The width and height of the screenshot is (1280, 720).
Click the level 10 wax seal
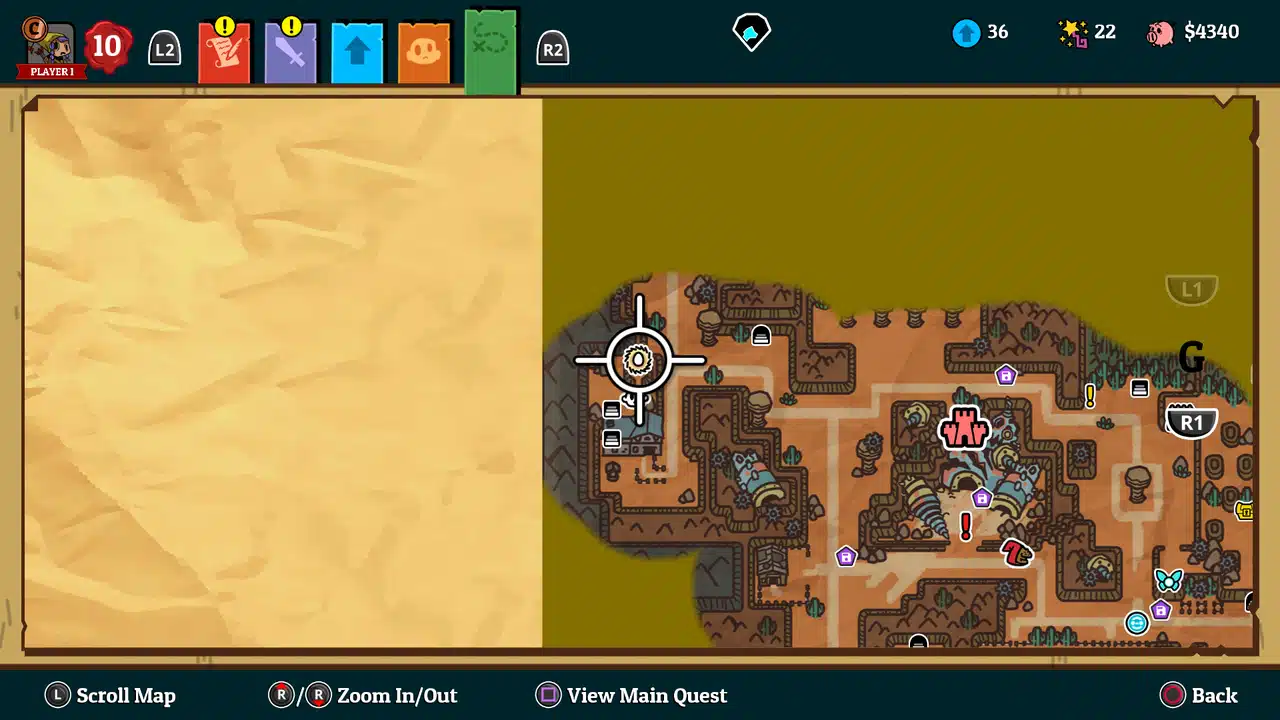pos(106,46)
